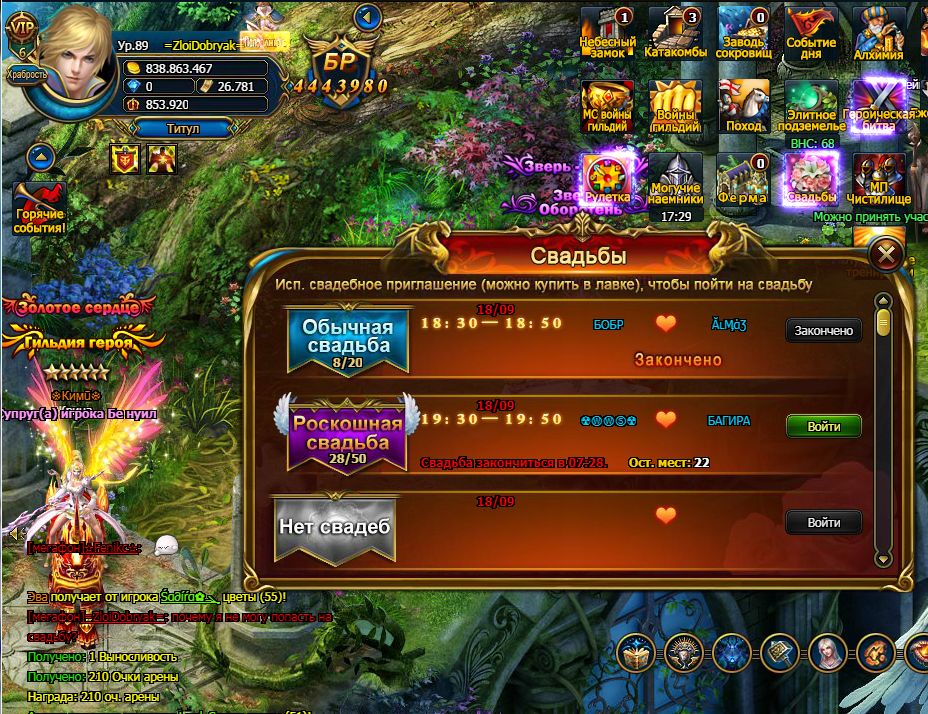The height and width of the screenshot is (714, 928).
Task: Open Горячие события hot events
Action: (39, 207)
